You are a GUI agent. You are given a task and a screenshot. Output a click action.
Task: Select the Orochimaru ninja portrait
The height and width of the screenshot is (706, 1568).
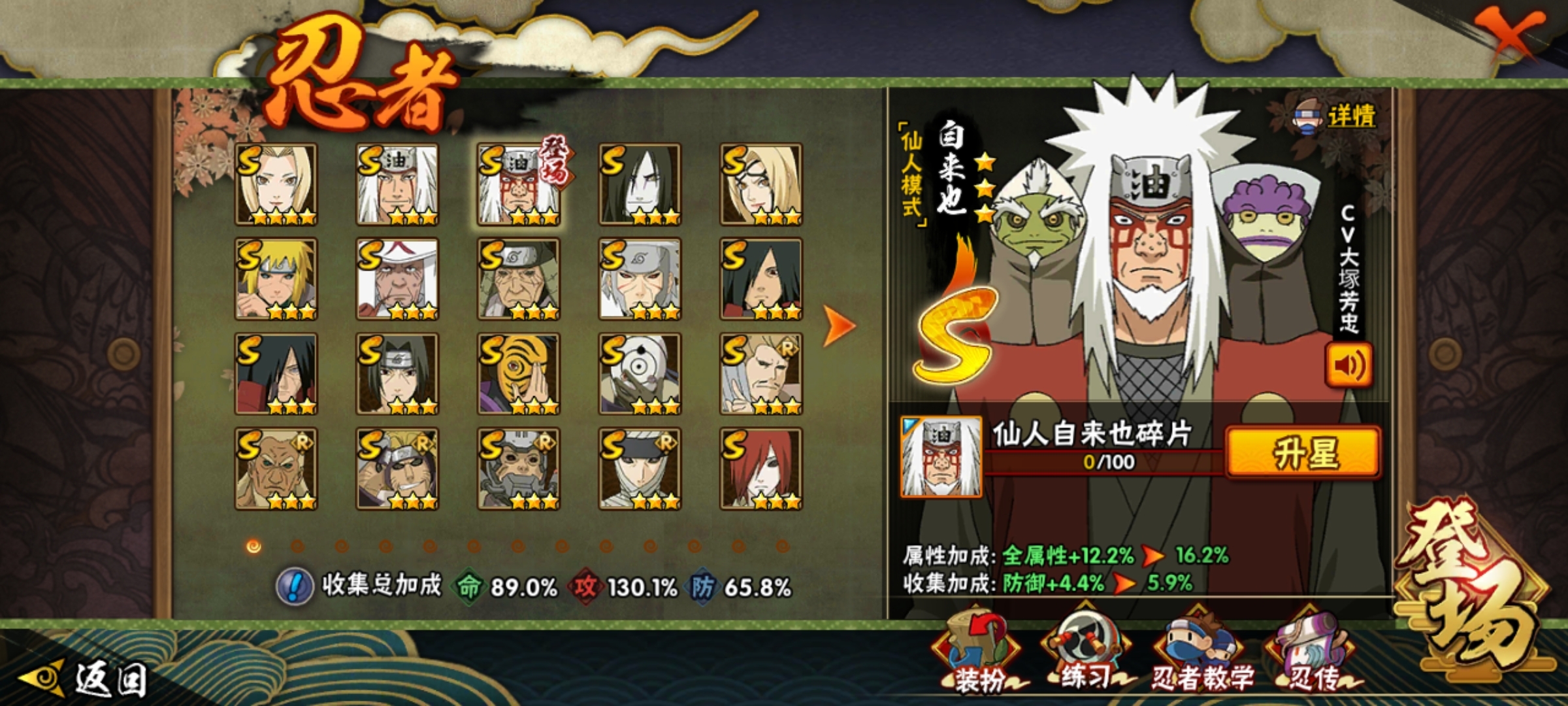640,184
